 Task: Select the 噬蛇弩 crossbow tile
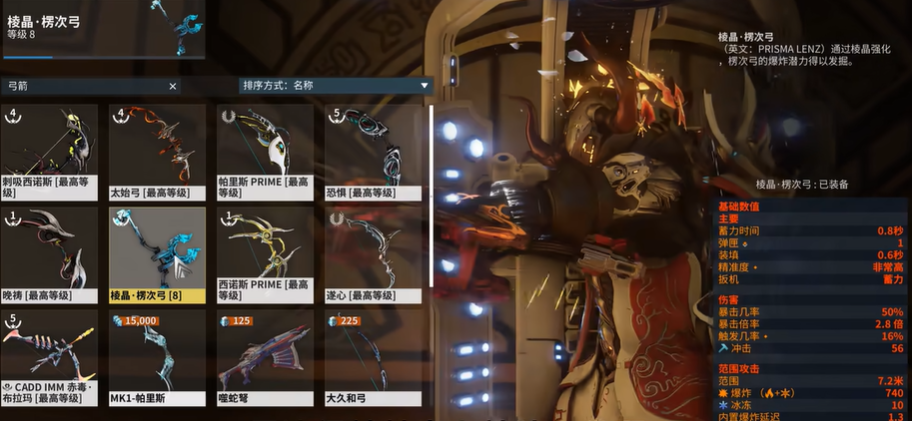pos(265,357)
